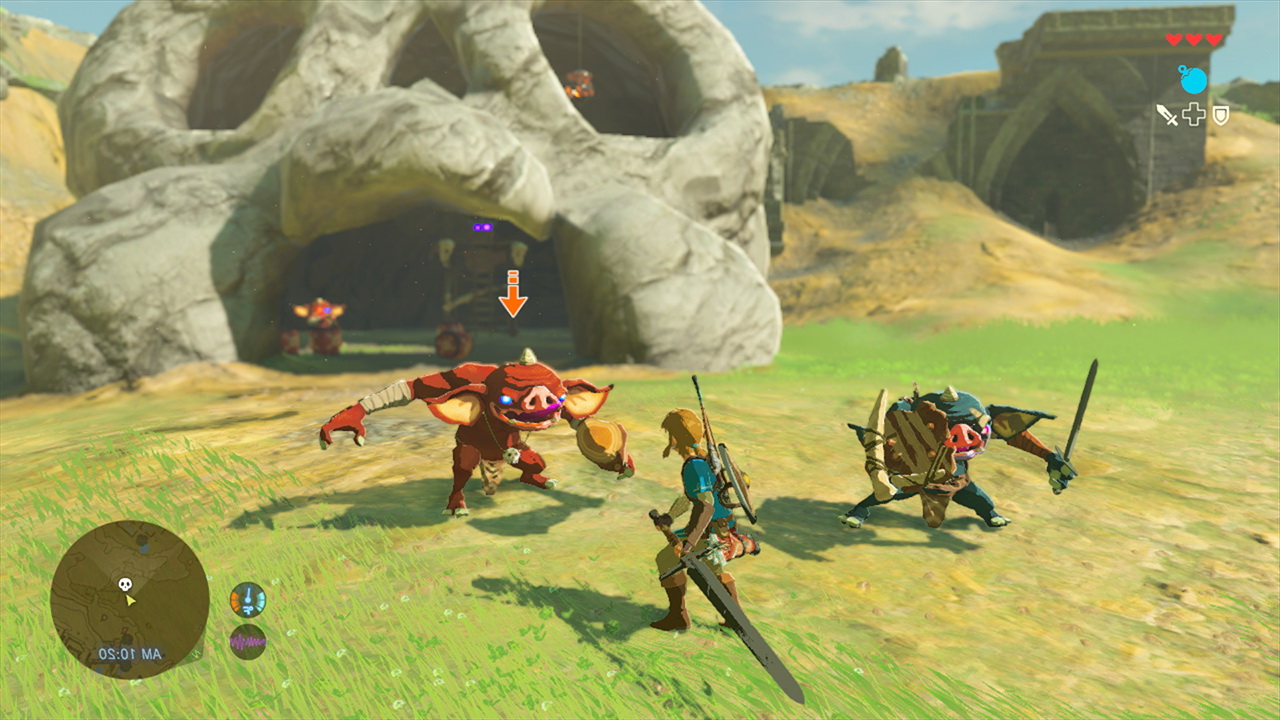Click the yellow player arrow on minimap
This screenshot has width=1280, height=720.
click(129, 599)
